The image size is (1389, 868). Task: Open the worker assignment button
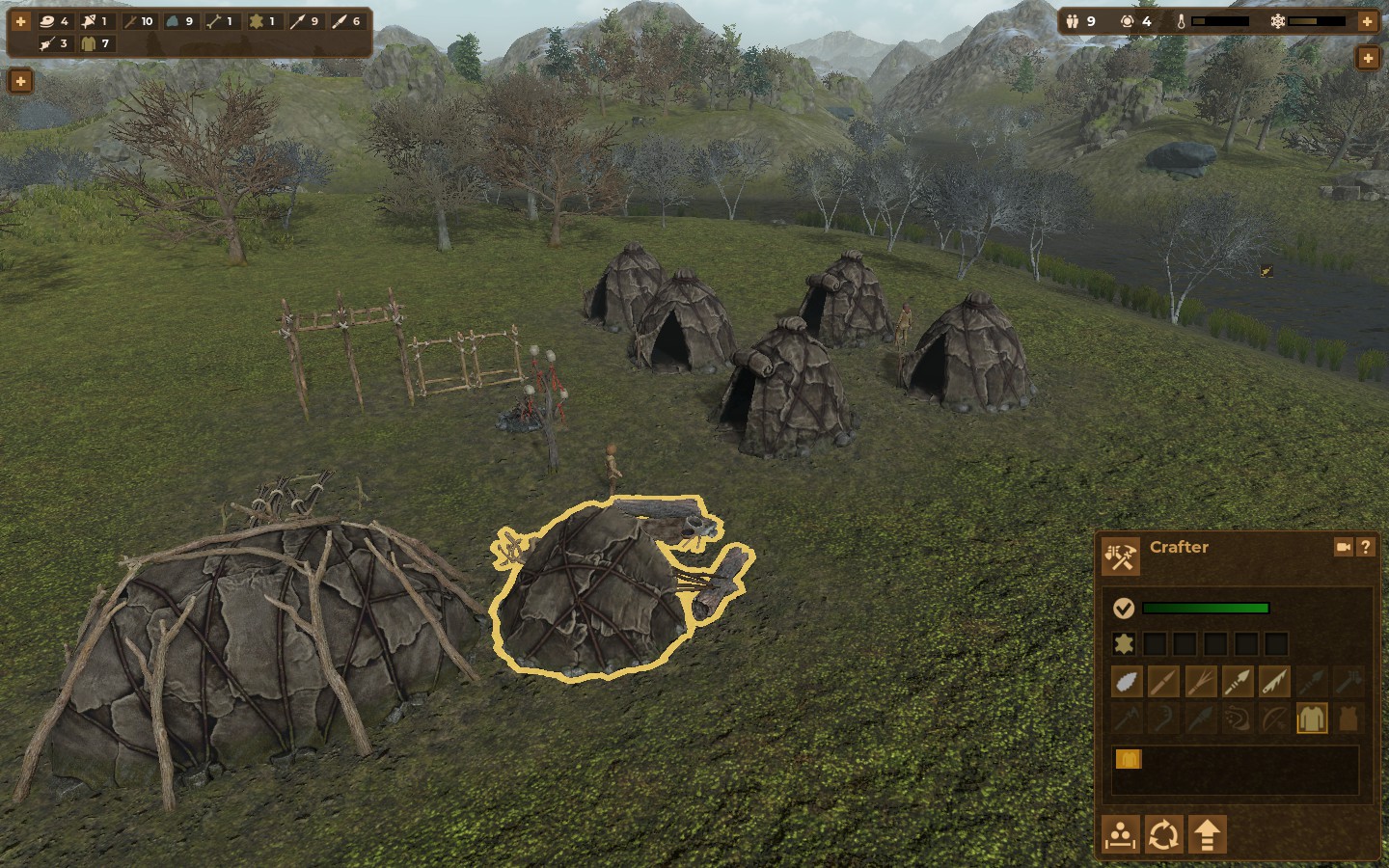(x=1121, y=834)
